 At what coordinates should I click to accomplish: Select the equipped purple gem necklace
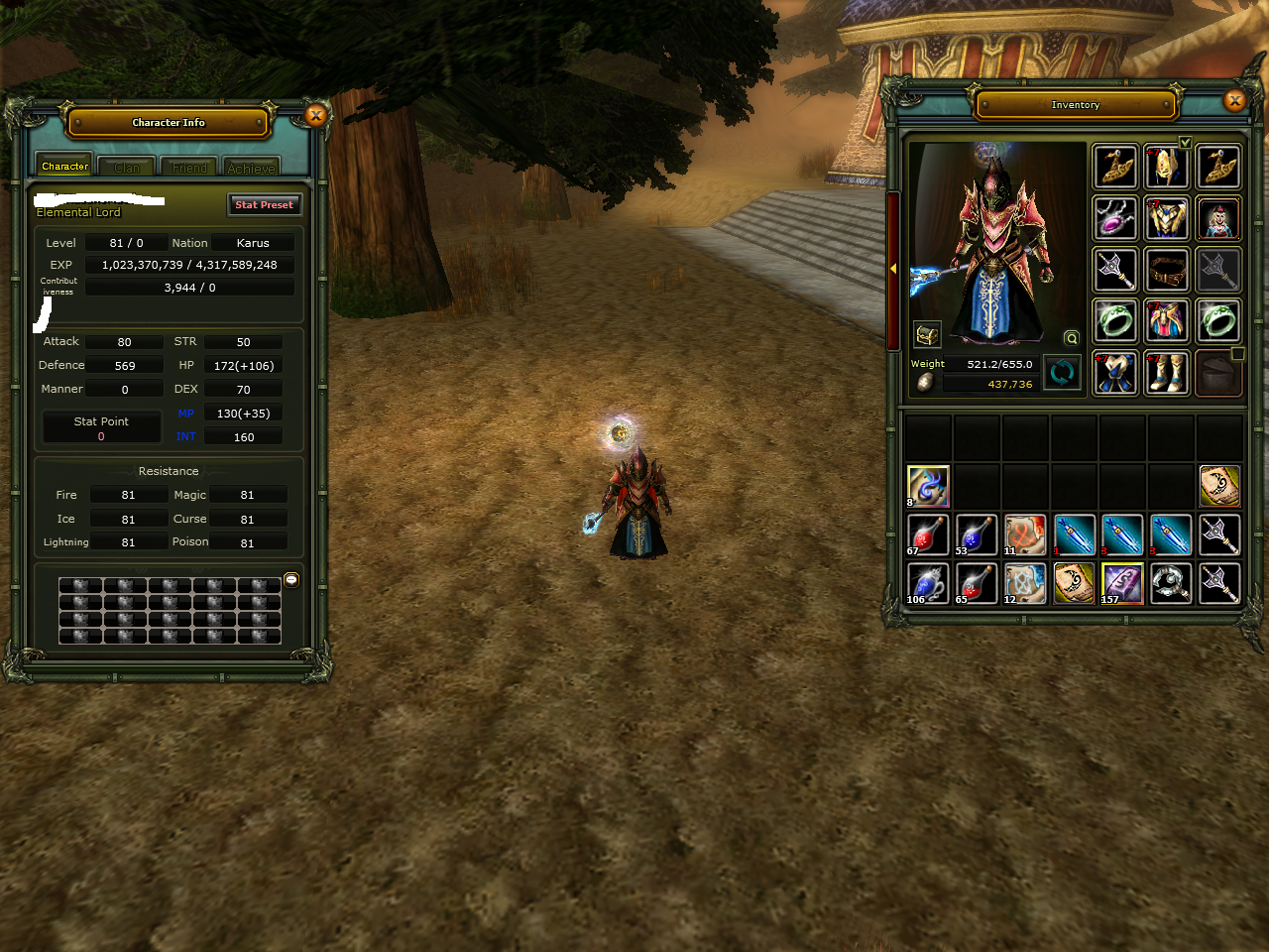[x=1115, y=217]
